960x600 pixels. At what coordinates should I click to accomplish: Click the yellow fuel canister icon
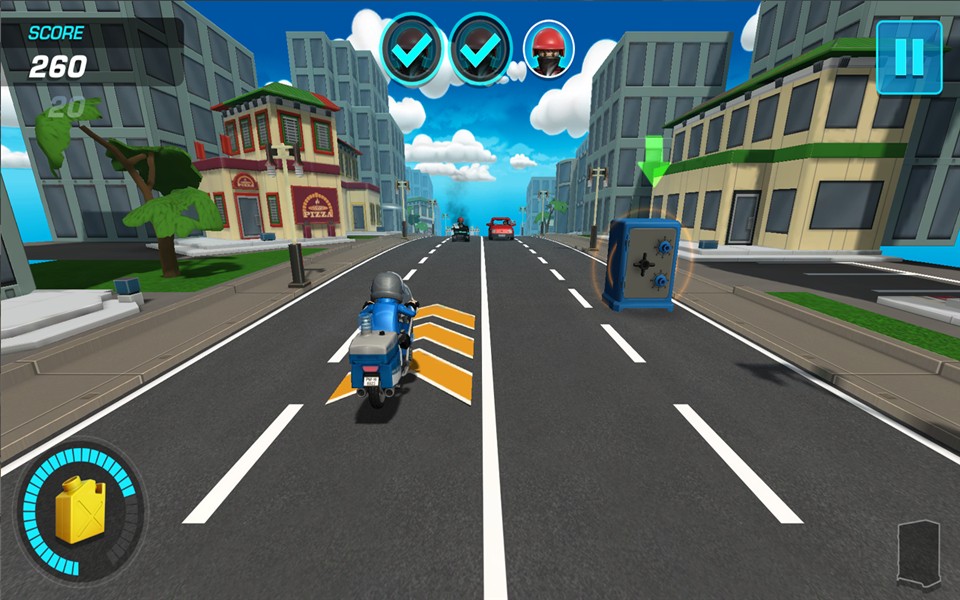[79, 510]
